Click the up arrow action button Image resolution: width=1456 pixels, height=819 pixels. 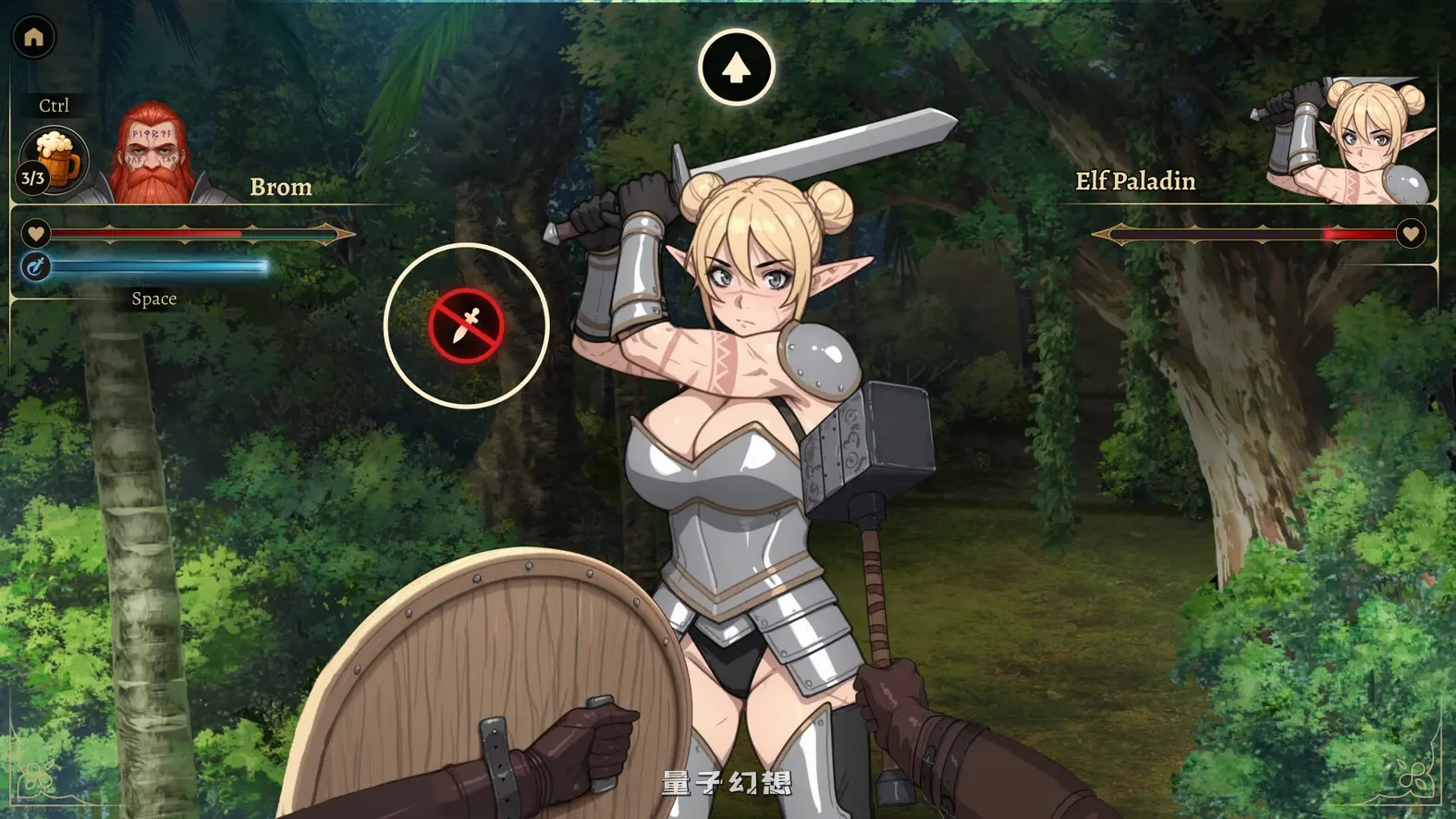pyautogui.click(x=737, y=65)
